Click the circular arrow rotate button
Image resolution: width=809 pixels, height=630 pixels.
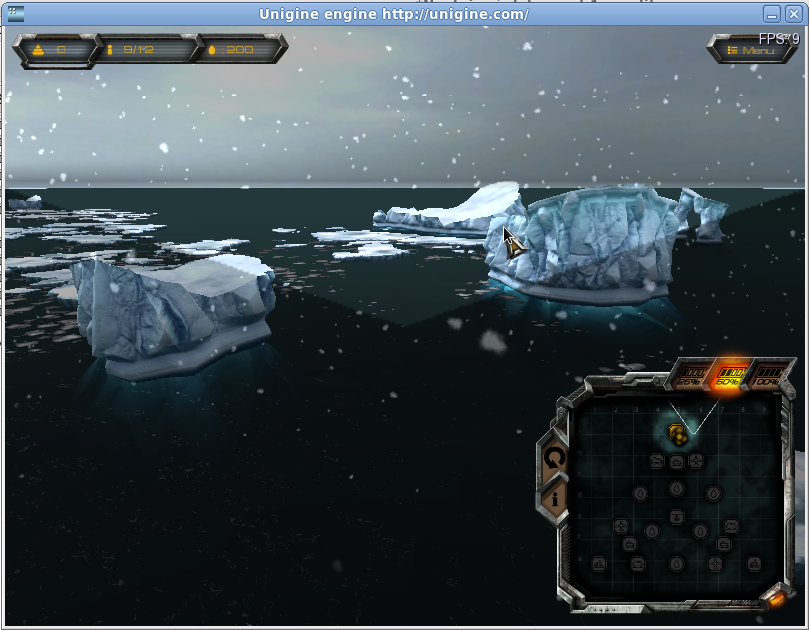tap(554, 458)
